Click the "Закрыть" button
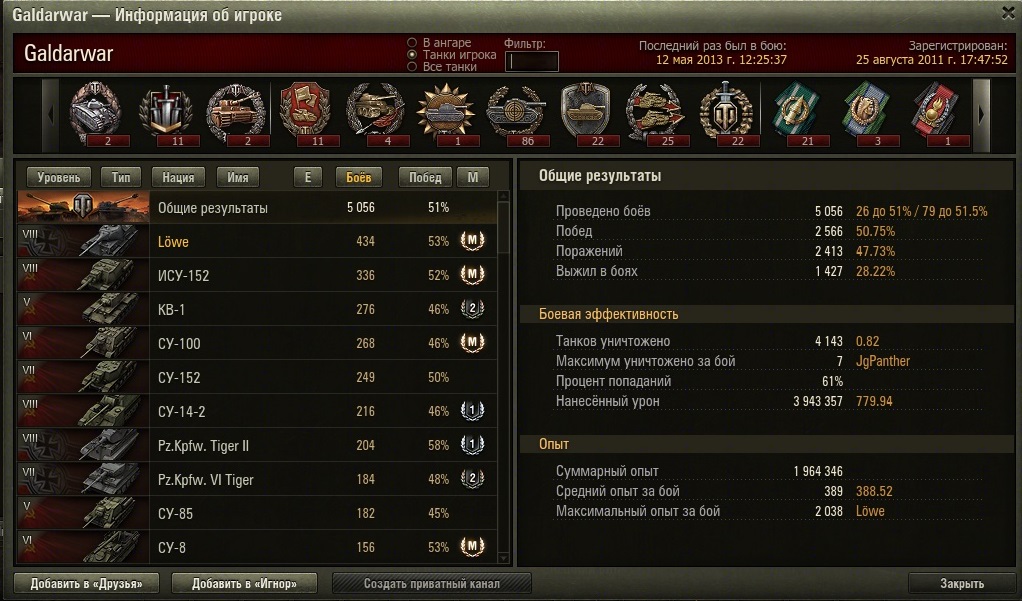This screenshot has width=1022, height=601. click(x=962, y=583)
